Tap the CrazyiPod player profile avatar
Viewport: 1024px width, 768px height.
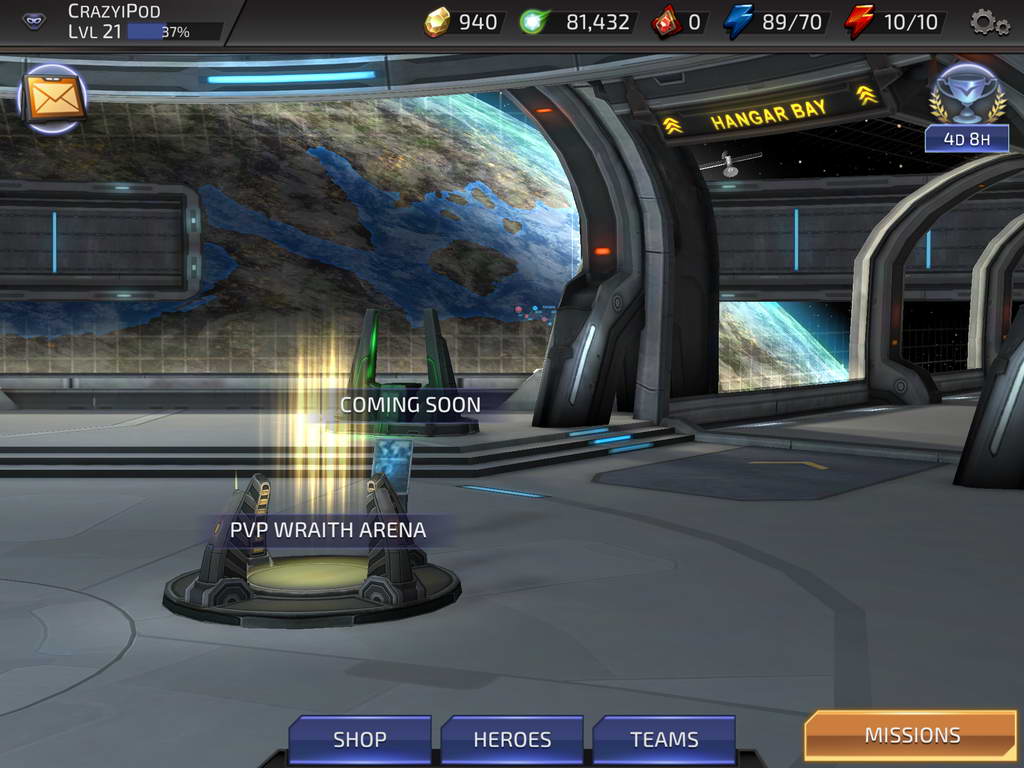tap(34, 20)
